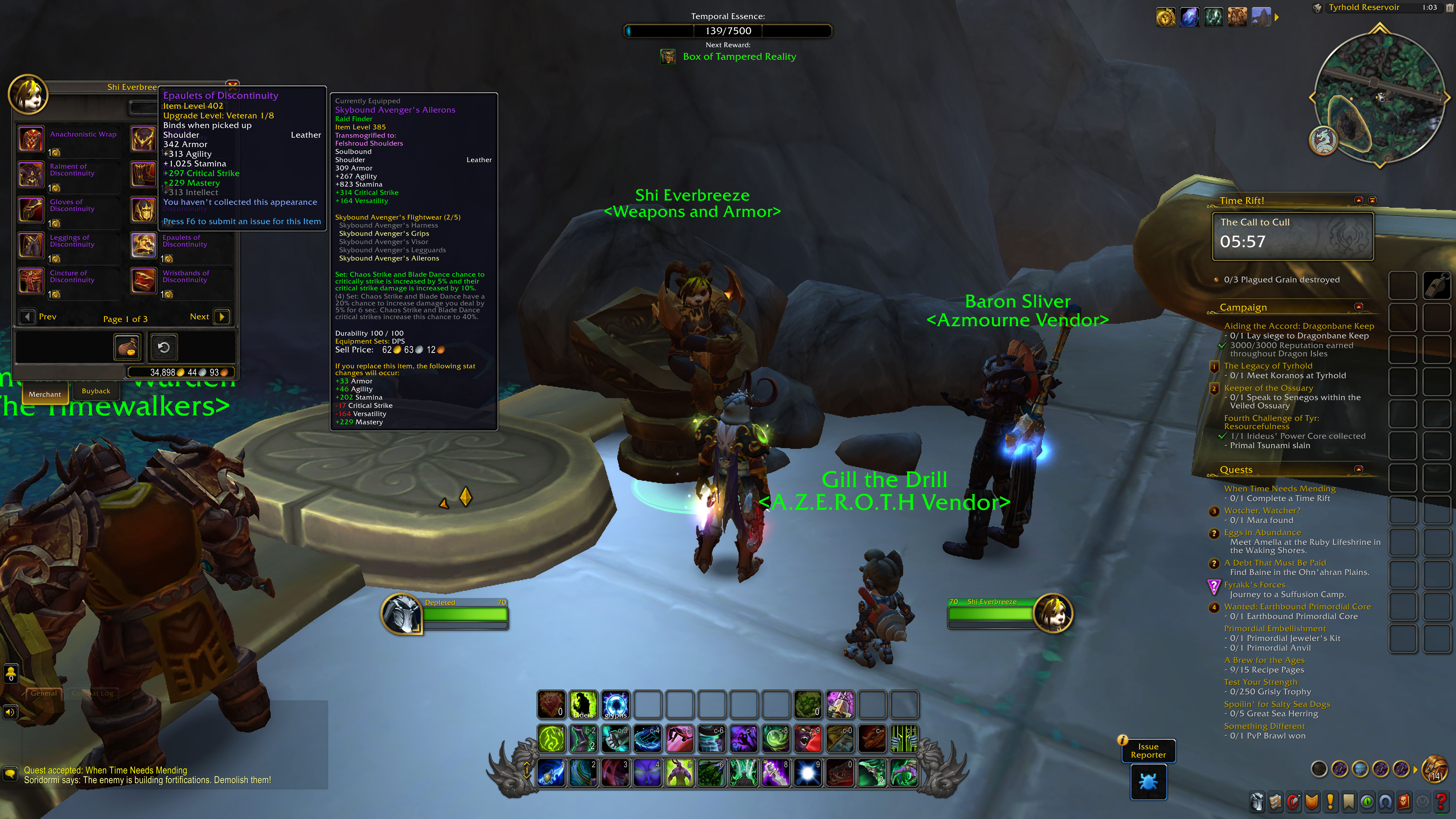Screen dimensions: 1456x819
Task: Open the Merchant tab
Action: pos(45,394)
